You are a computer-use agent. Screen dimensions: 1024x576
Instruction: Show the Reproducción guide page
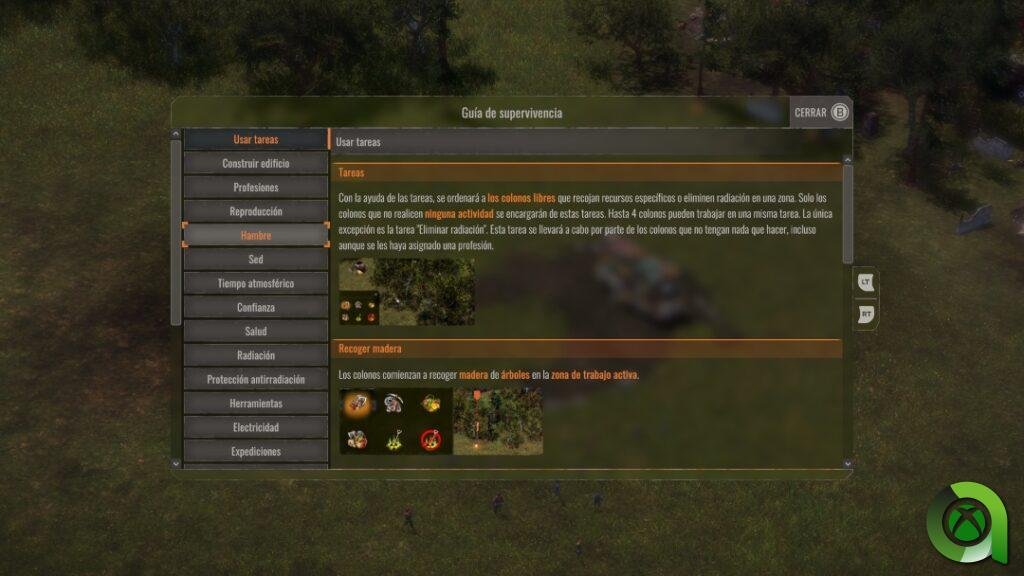(x=256, y=211)
